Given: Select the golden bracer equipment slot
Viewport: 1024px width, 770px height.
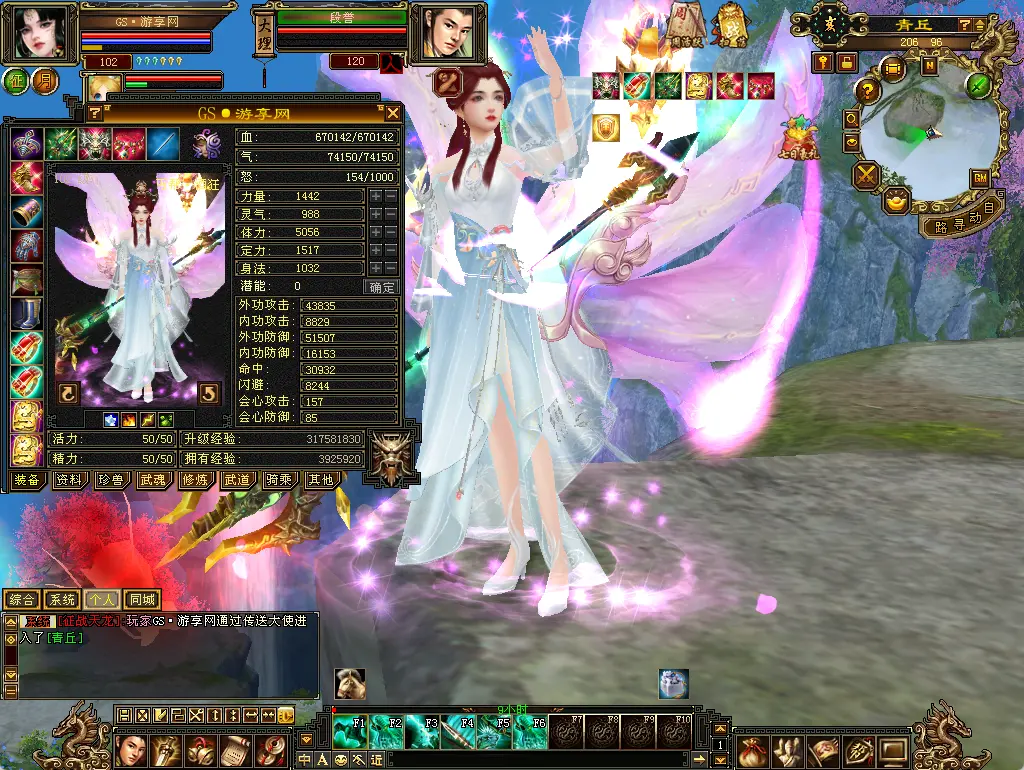Looking at the screenshot, I should pos(25,212).
